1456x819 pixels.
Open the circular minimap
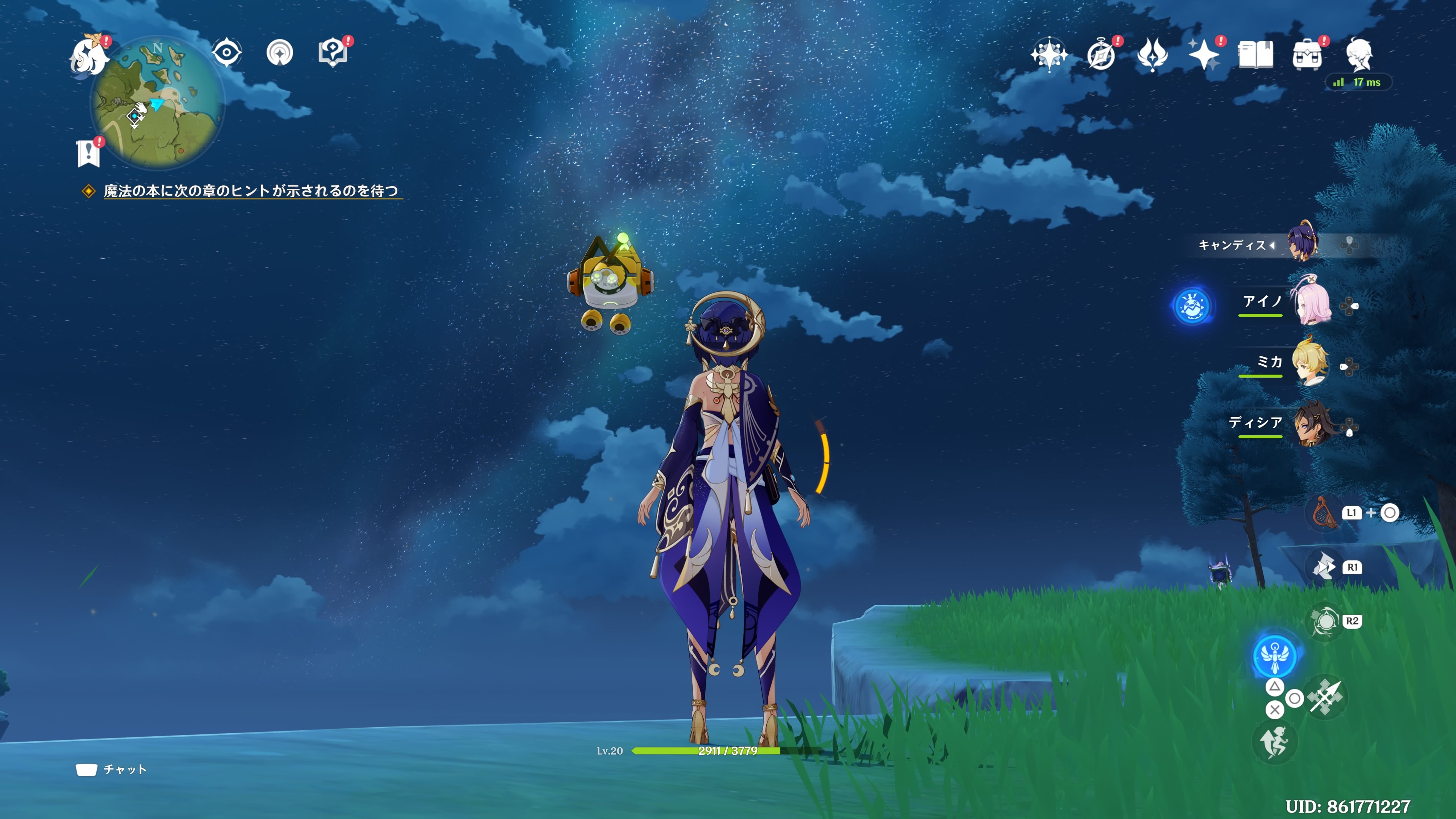(157, 104)
